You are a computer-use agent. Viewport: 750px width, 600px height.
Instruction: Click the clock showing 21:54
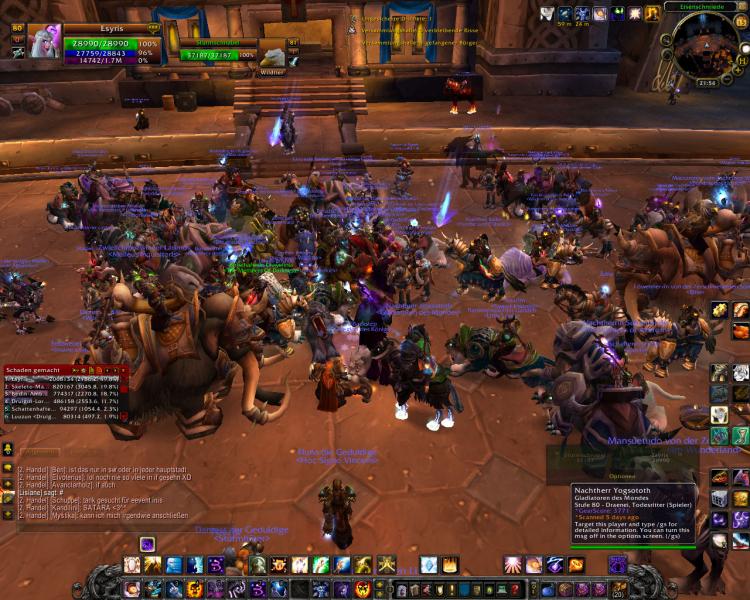click(x=707, y=83)
